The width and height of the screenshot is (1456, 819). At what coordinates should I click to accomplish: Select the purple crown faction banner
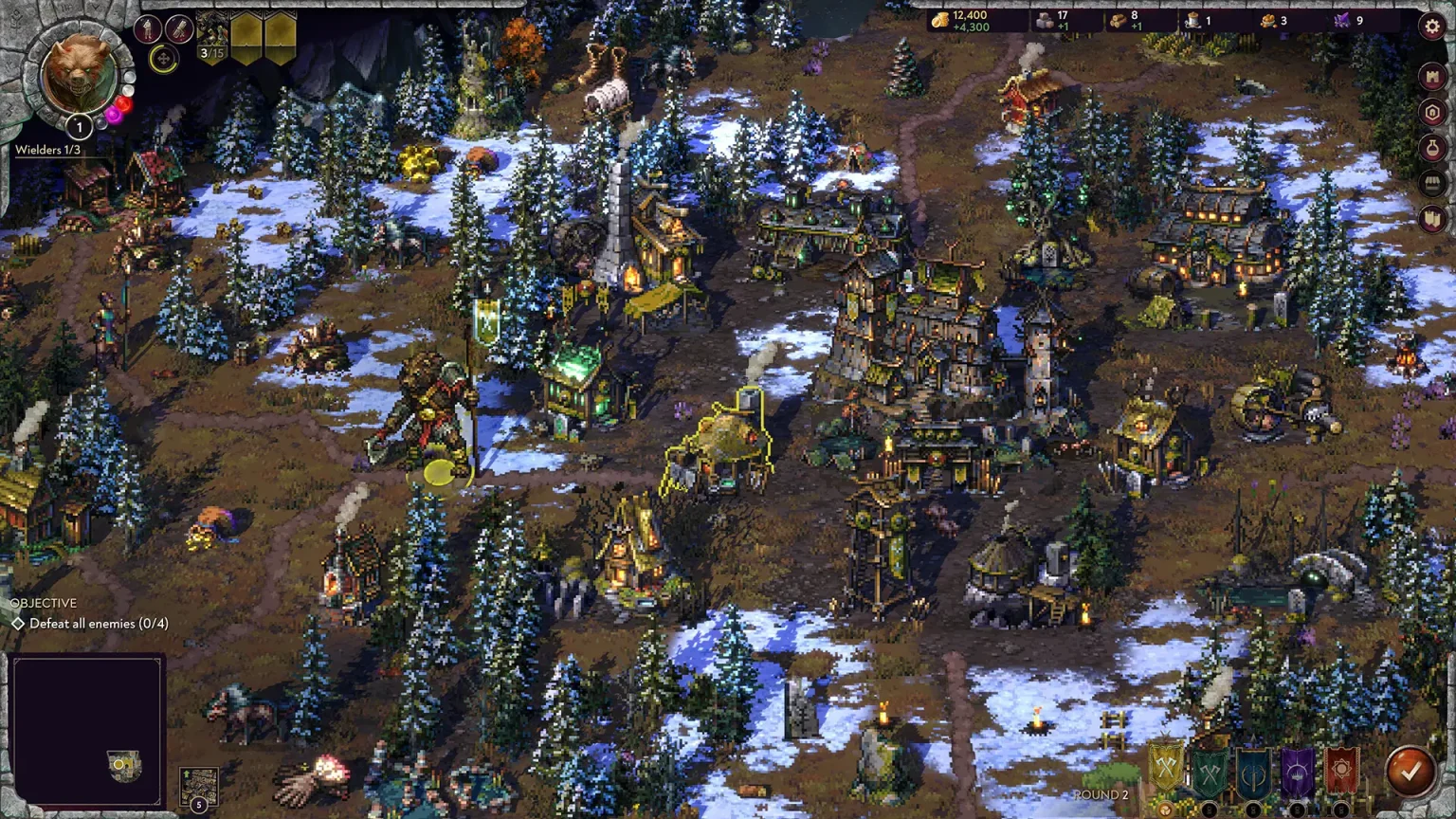coord(1297,772)
